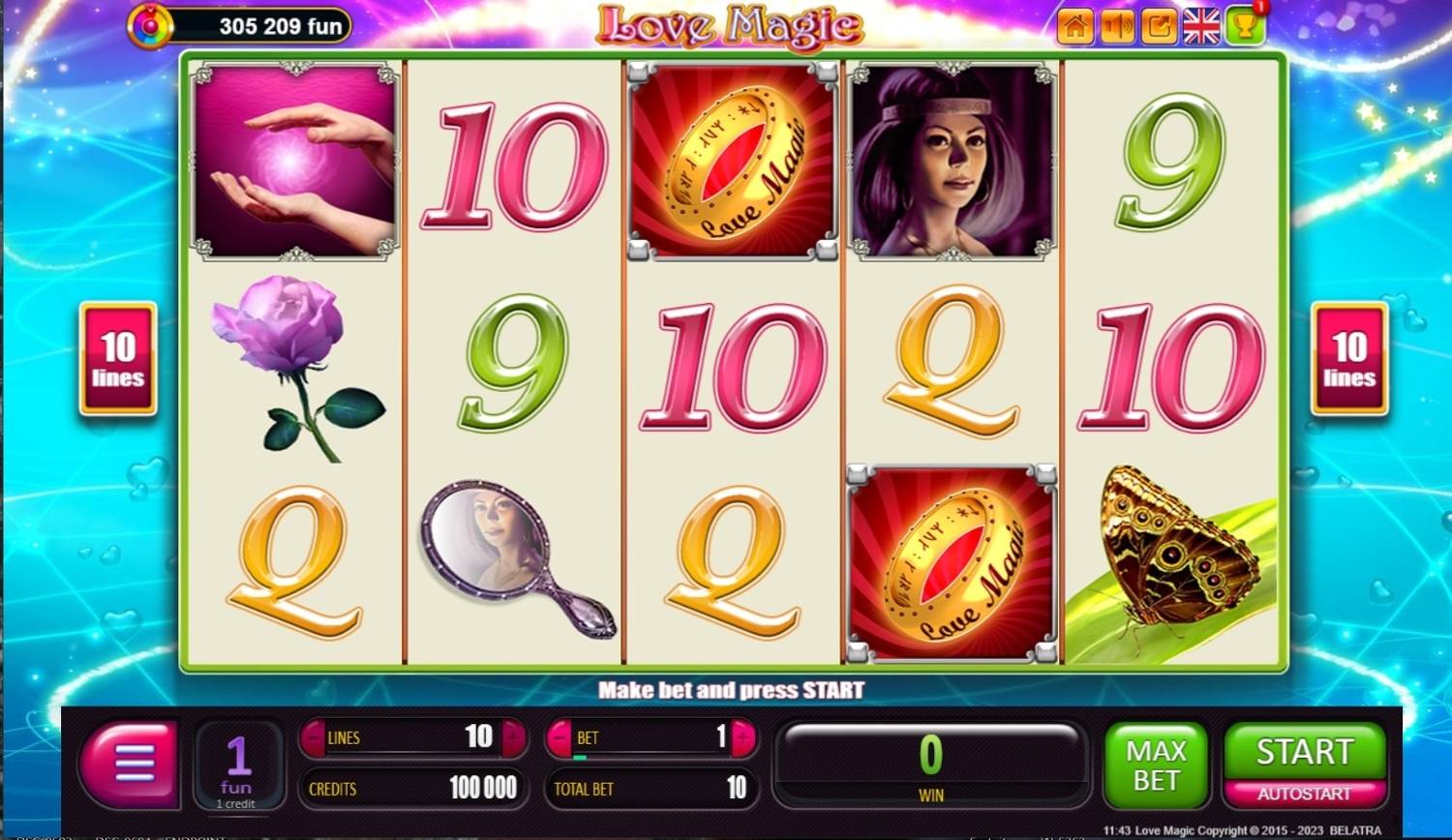Open achievements via the trophy icon
The image size is (1452, 840).
(x=1243, y=29)
